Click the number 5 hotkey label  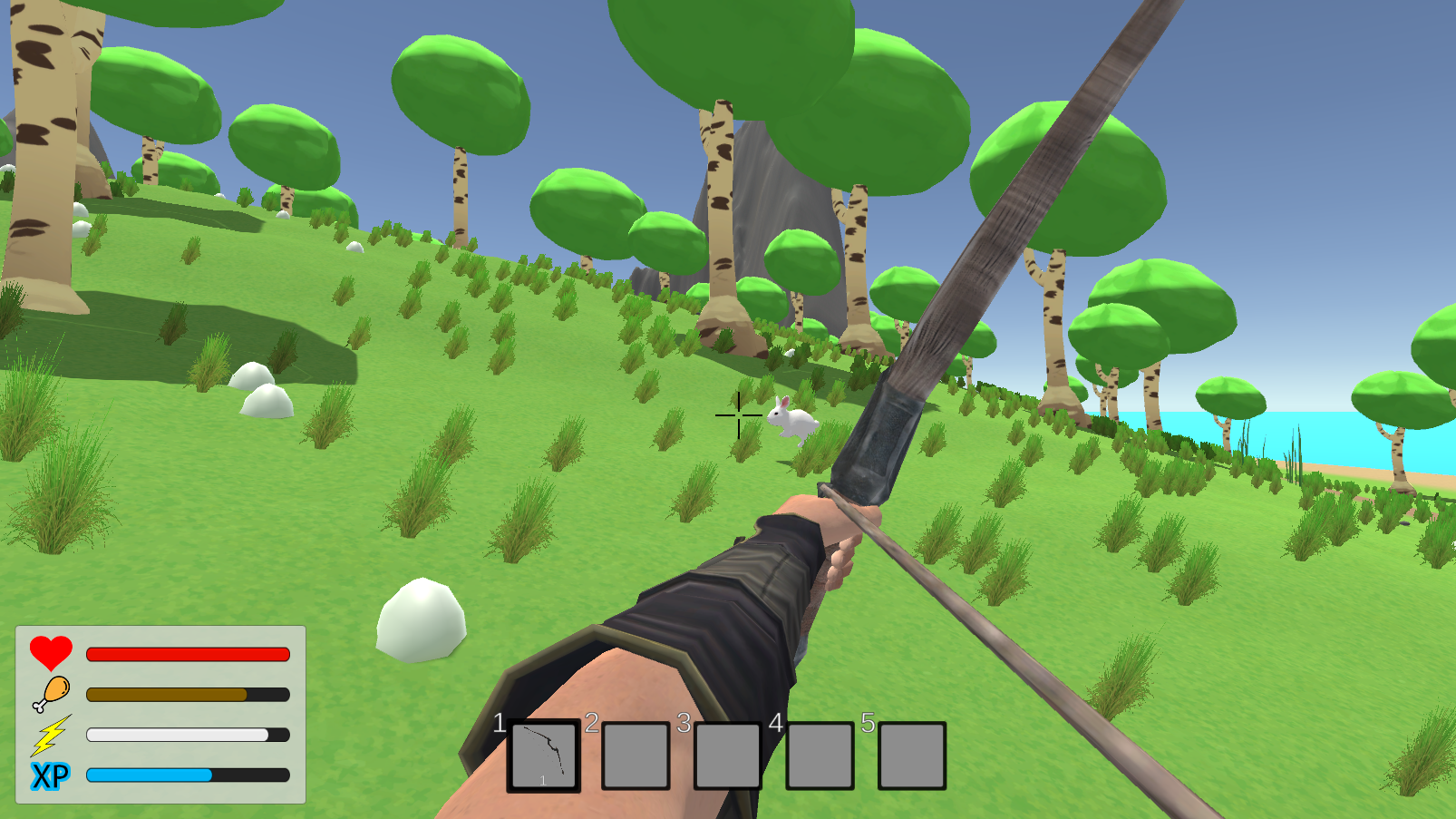point(868,724)
